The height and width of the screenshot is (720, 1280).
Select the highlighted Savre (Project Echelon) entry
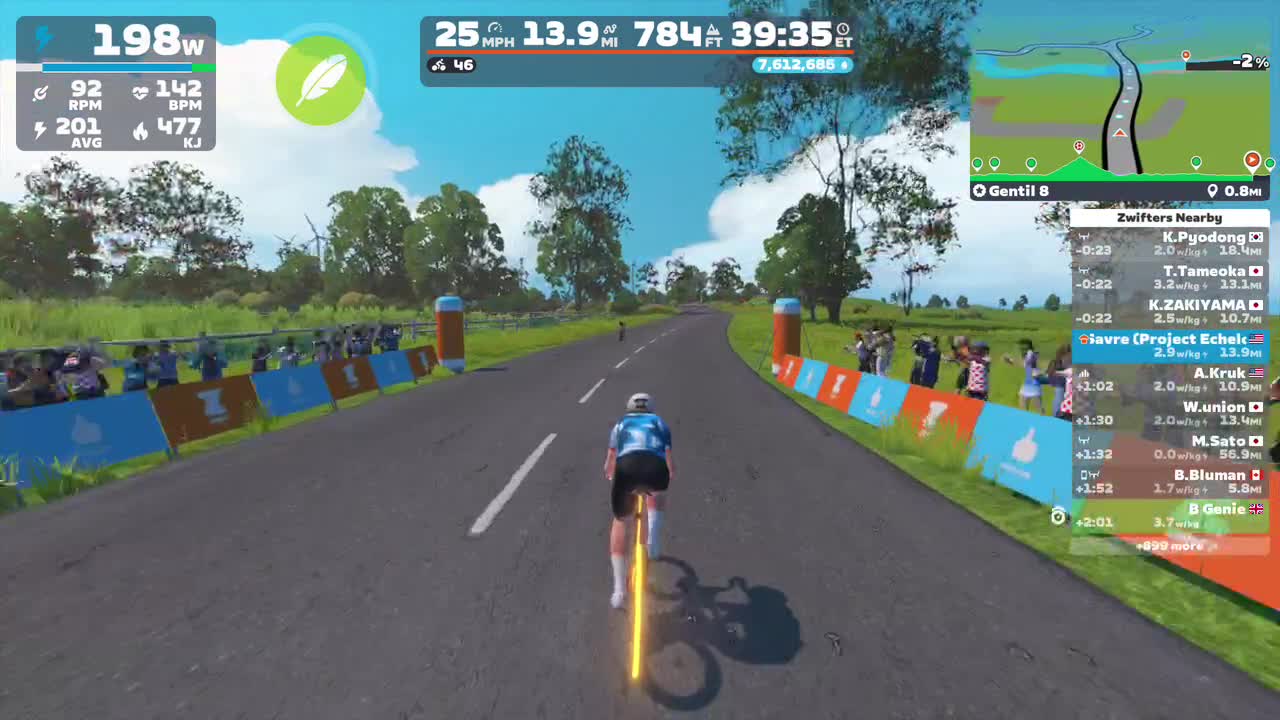[1170, 345]
